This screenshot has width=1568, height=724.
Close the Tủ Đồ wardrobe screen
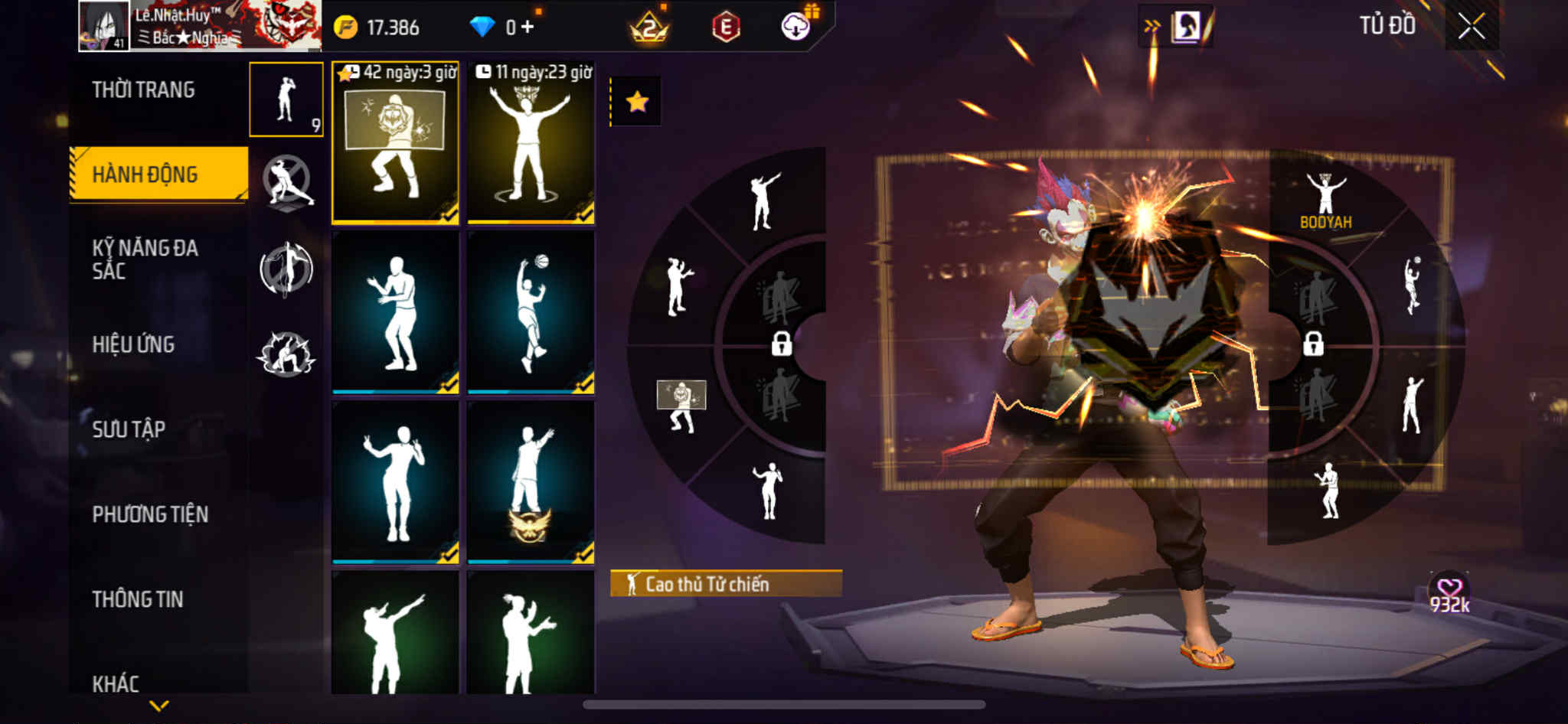[x=1471, y=27]
